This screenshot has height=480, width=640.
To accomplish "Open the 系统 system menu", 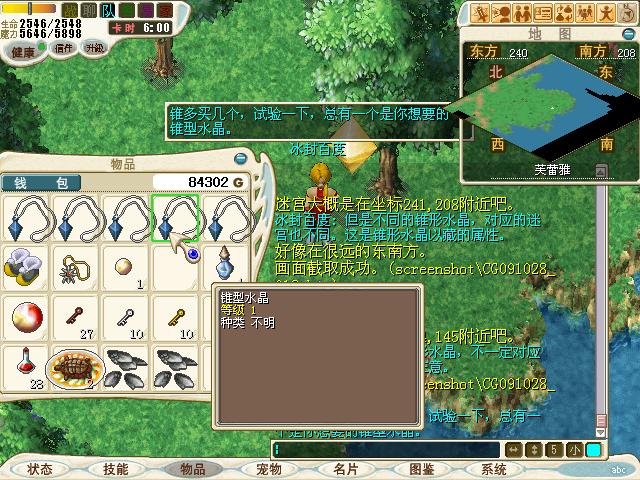I will 493,468.
